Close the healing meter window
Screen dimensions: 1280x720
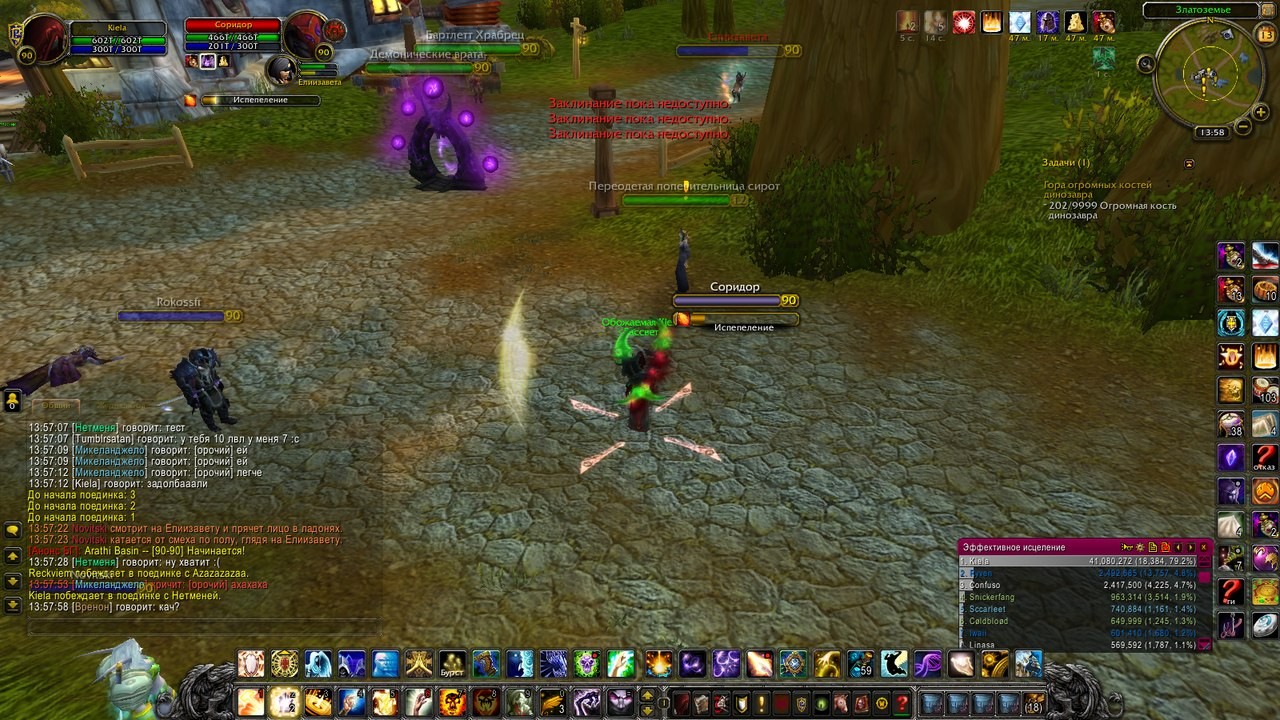(x=1204, y=547)
